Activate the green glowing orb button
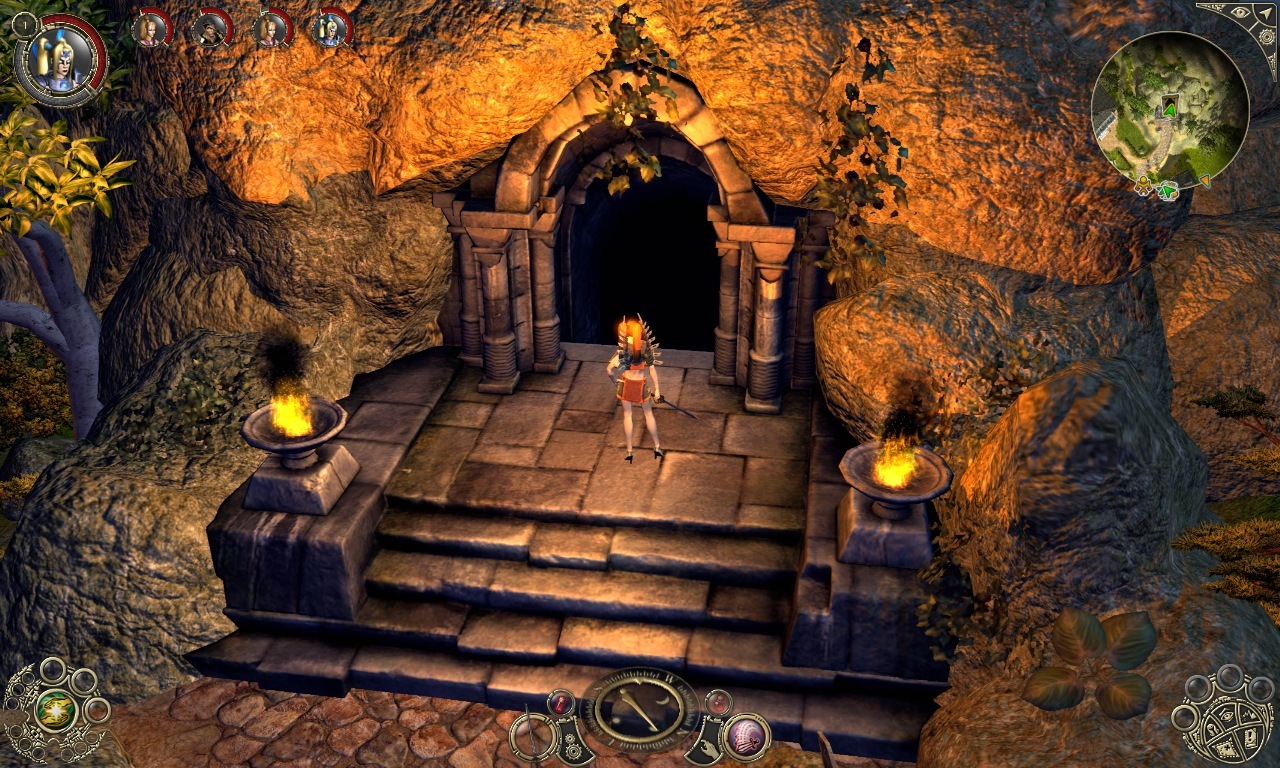1280x768 pixels. (54, 712)
